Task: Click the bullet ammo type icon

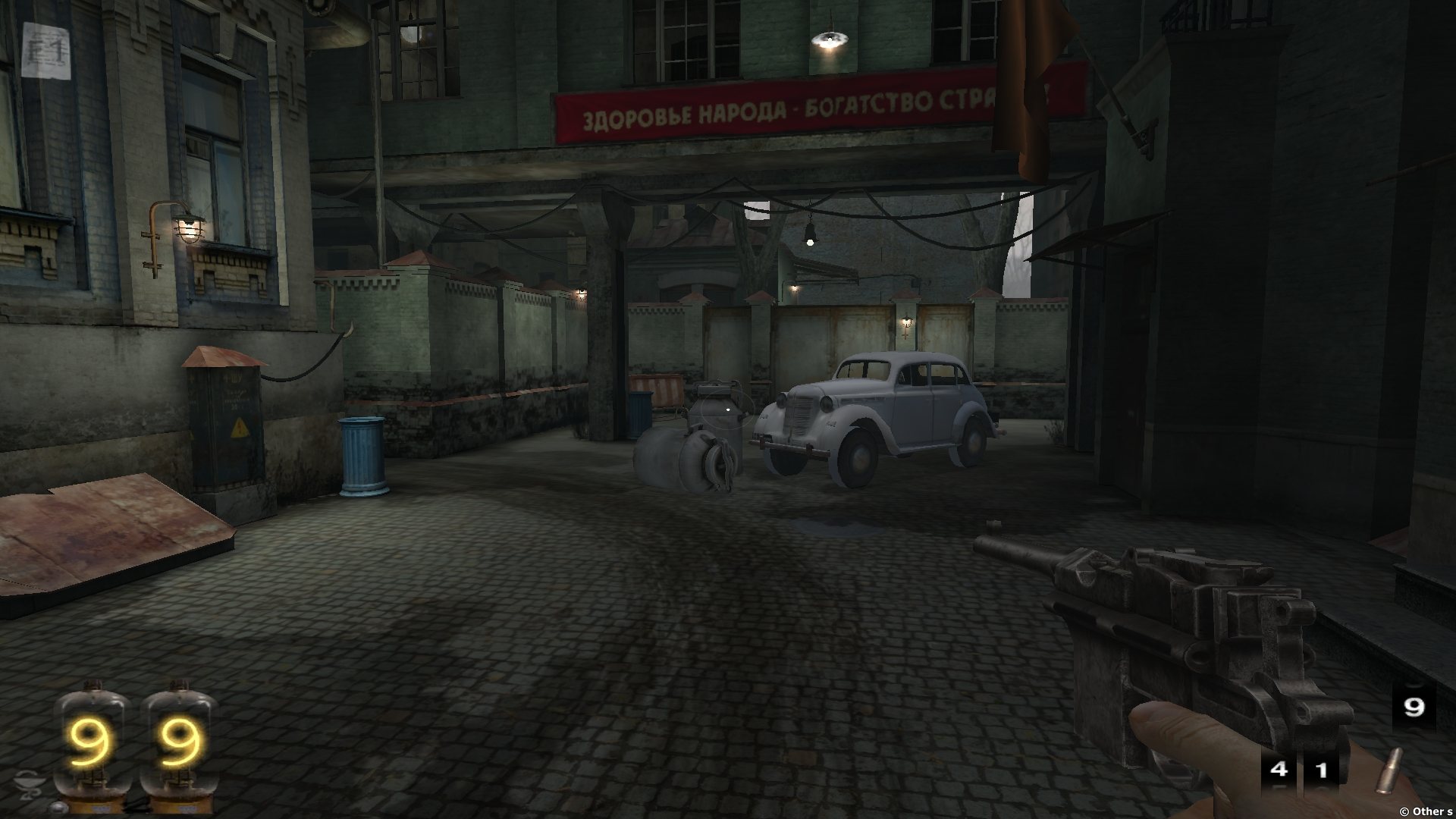Action: [x=1389, y=771]
